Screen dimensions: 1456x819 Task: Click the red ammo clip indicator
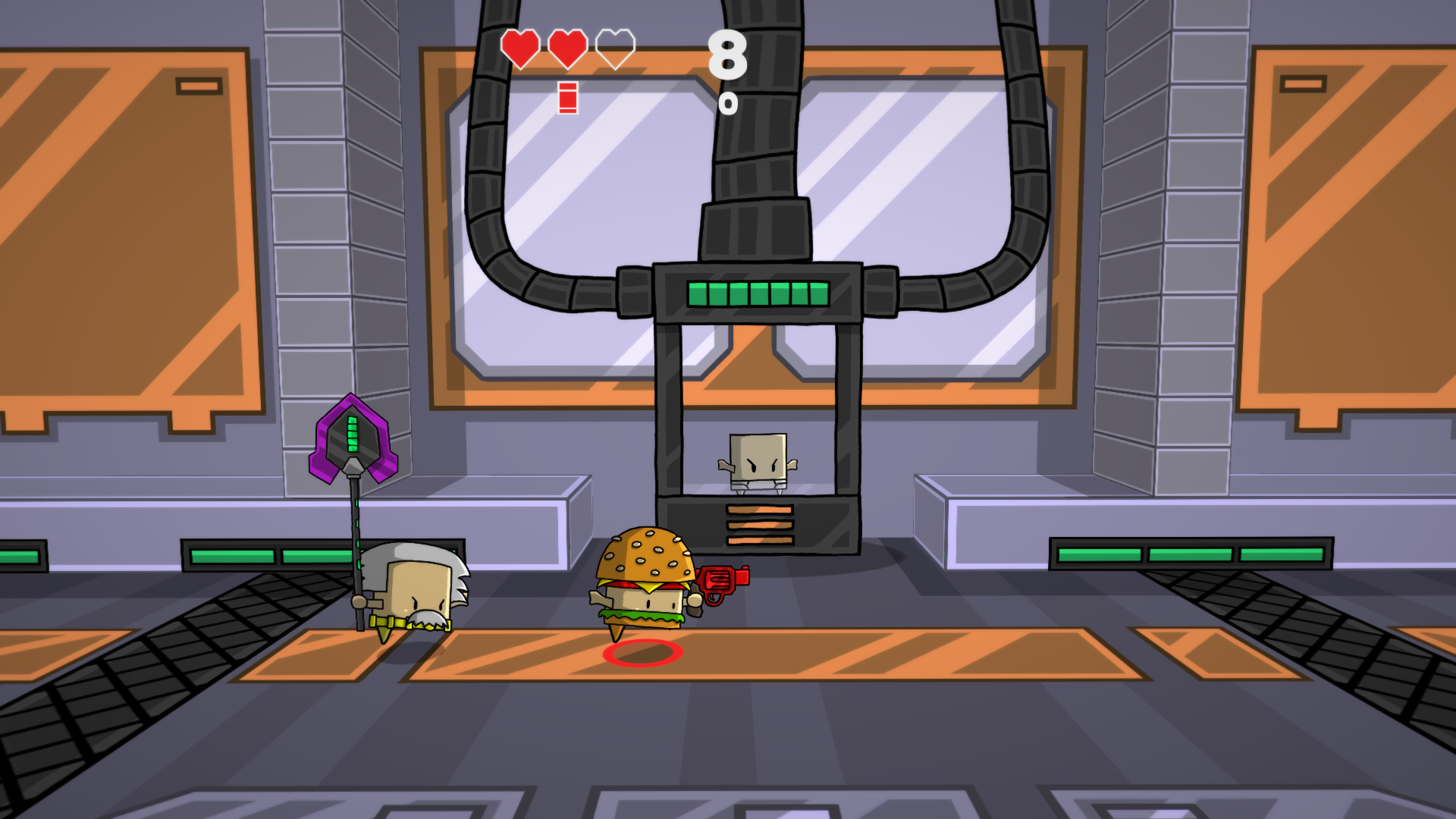tap(566, 97)
